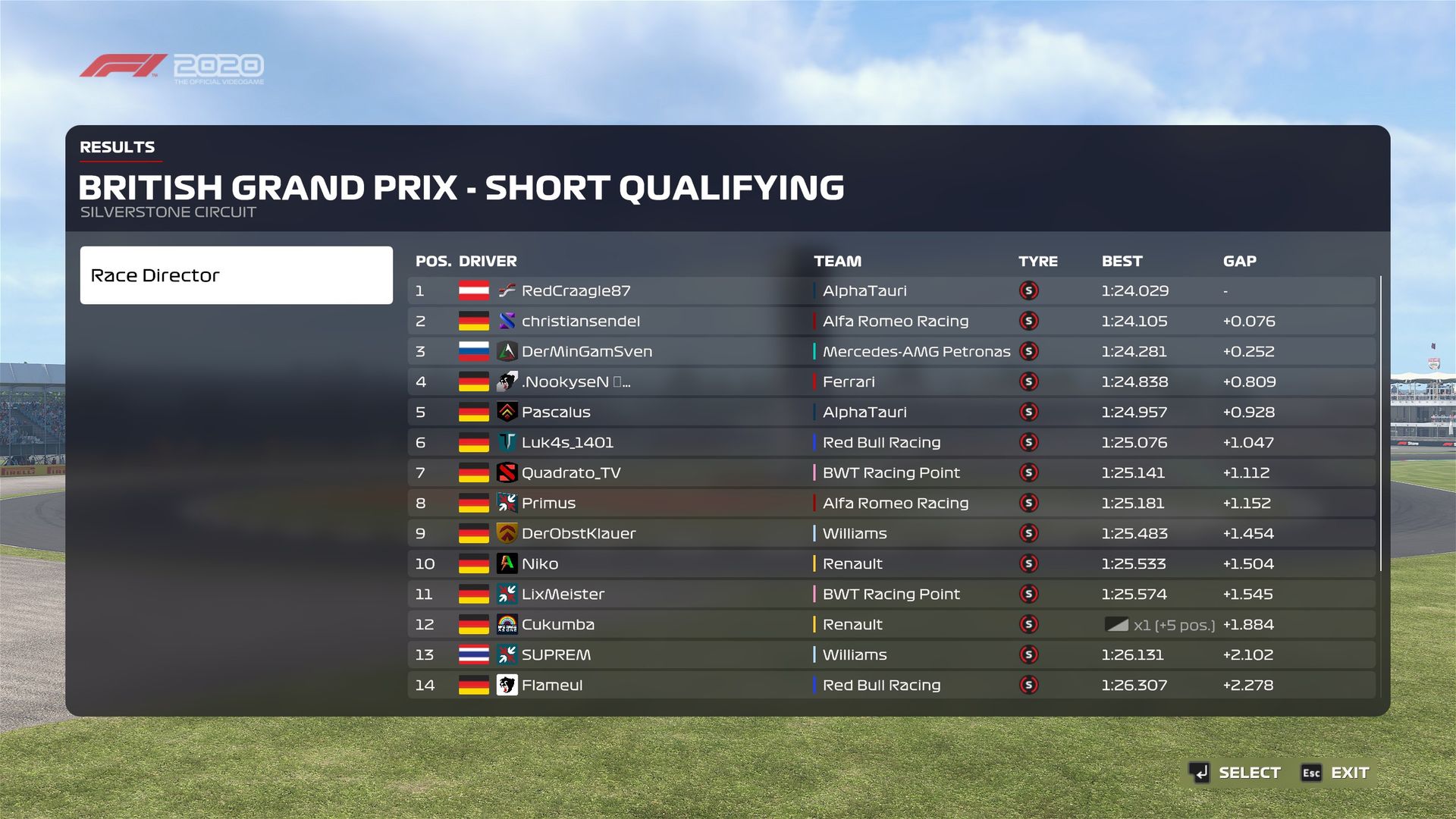Select LixMeister's qualifying row
The height and width of the screenshot is (819, 1456).
[891, 594]
